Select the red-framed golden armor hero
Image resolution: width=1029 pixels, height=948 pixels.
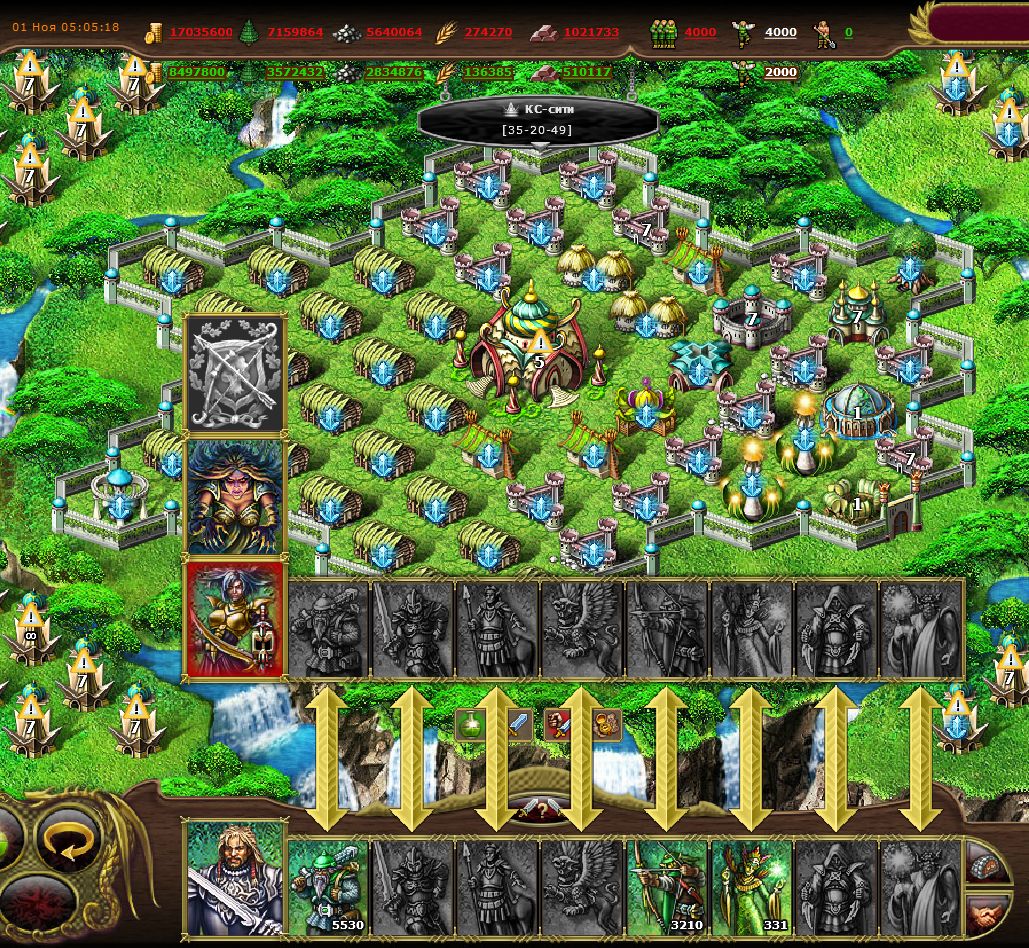(x=235, y=619)
